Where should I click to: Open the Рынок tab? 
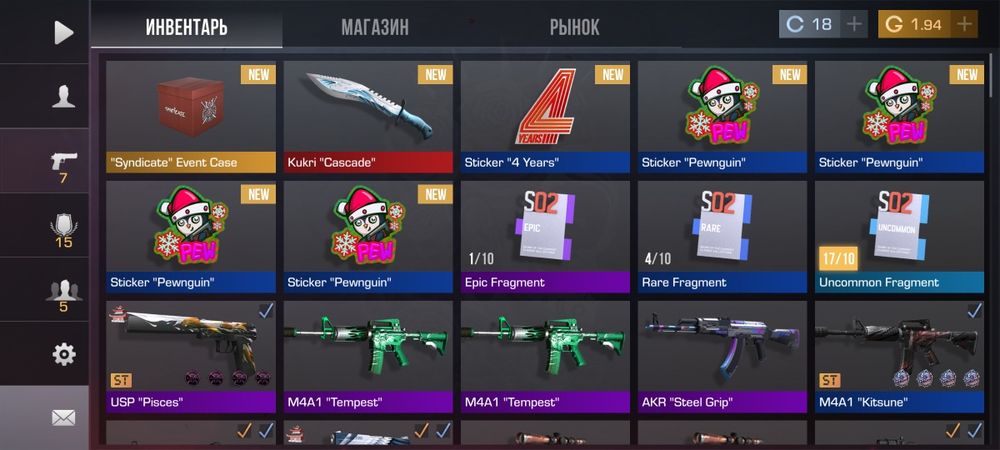574,27
